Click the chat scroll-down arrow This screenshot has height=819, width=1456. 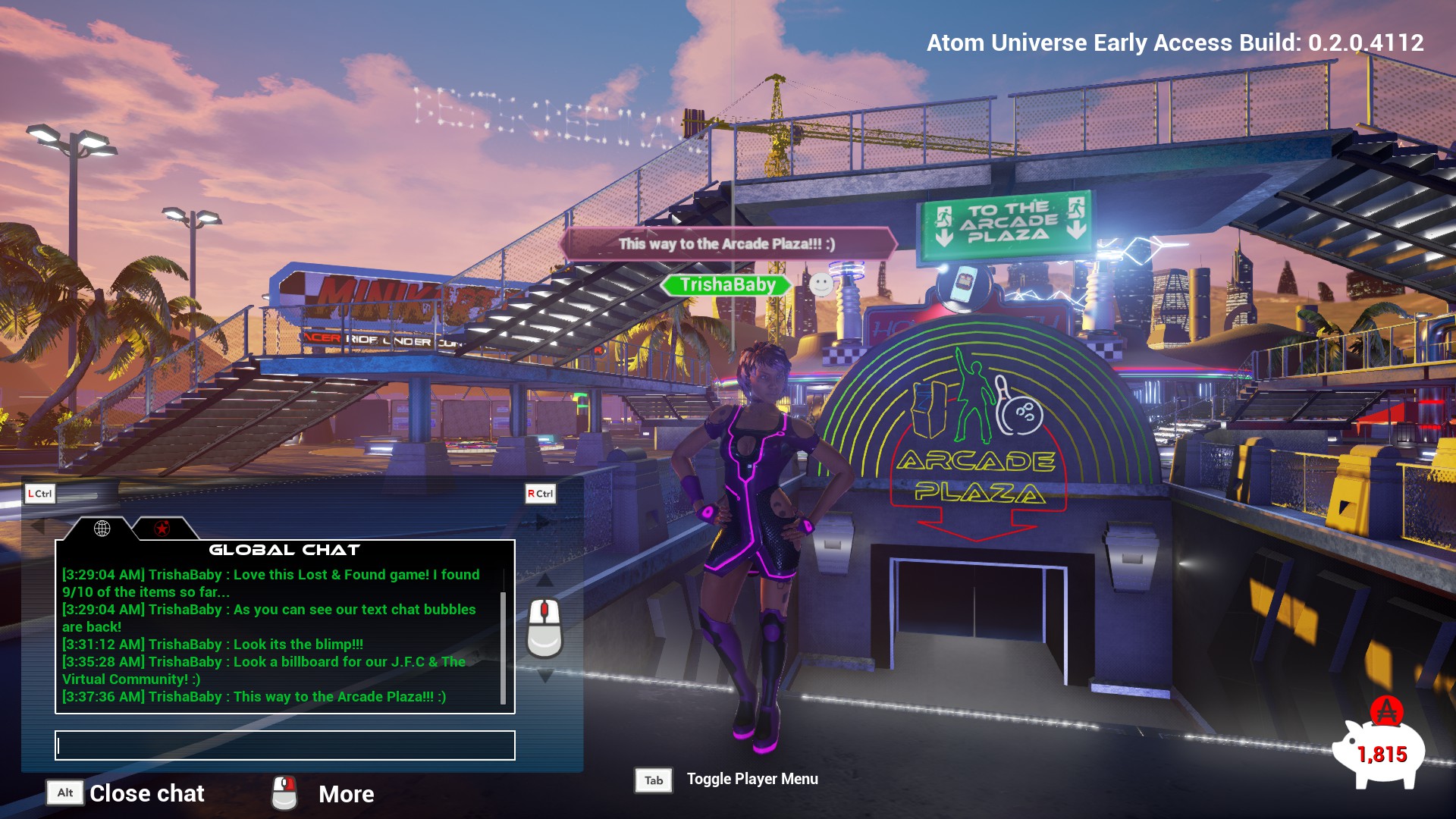[544, 676]
